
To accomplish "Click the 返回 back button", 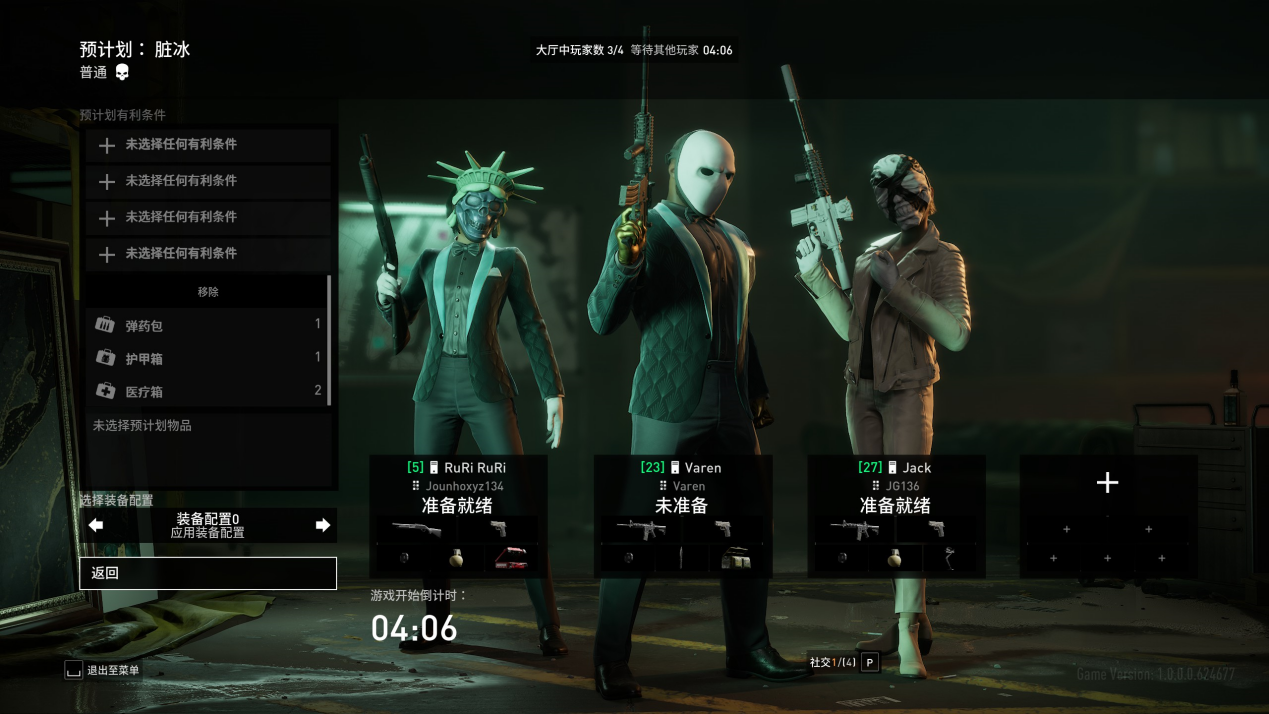I will click(207, 573).
